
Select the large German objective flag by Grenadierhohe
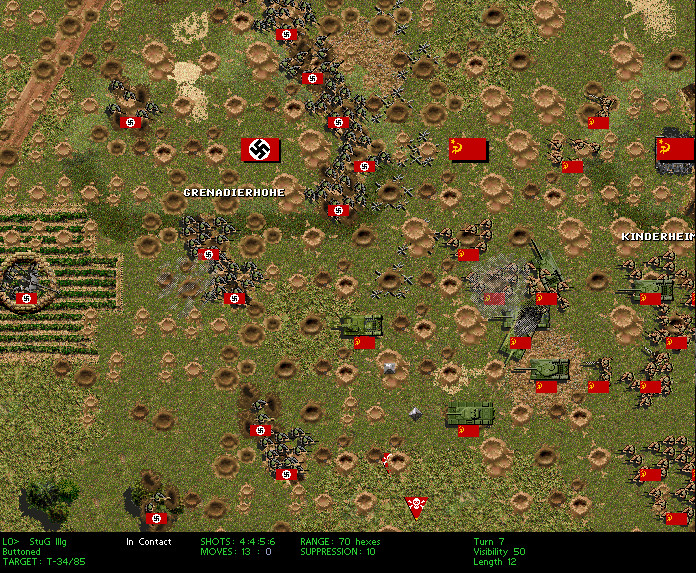click(x=261, y=150)
